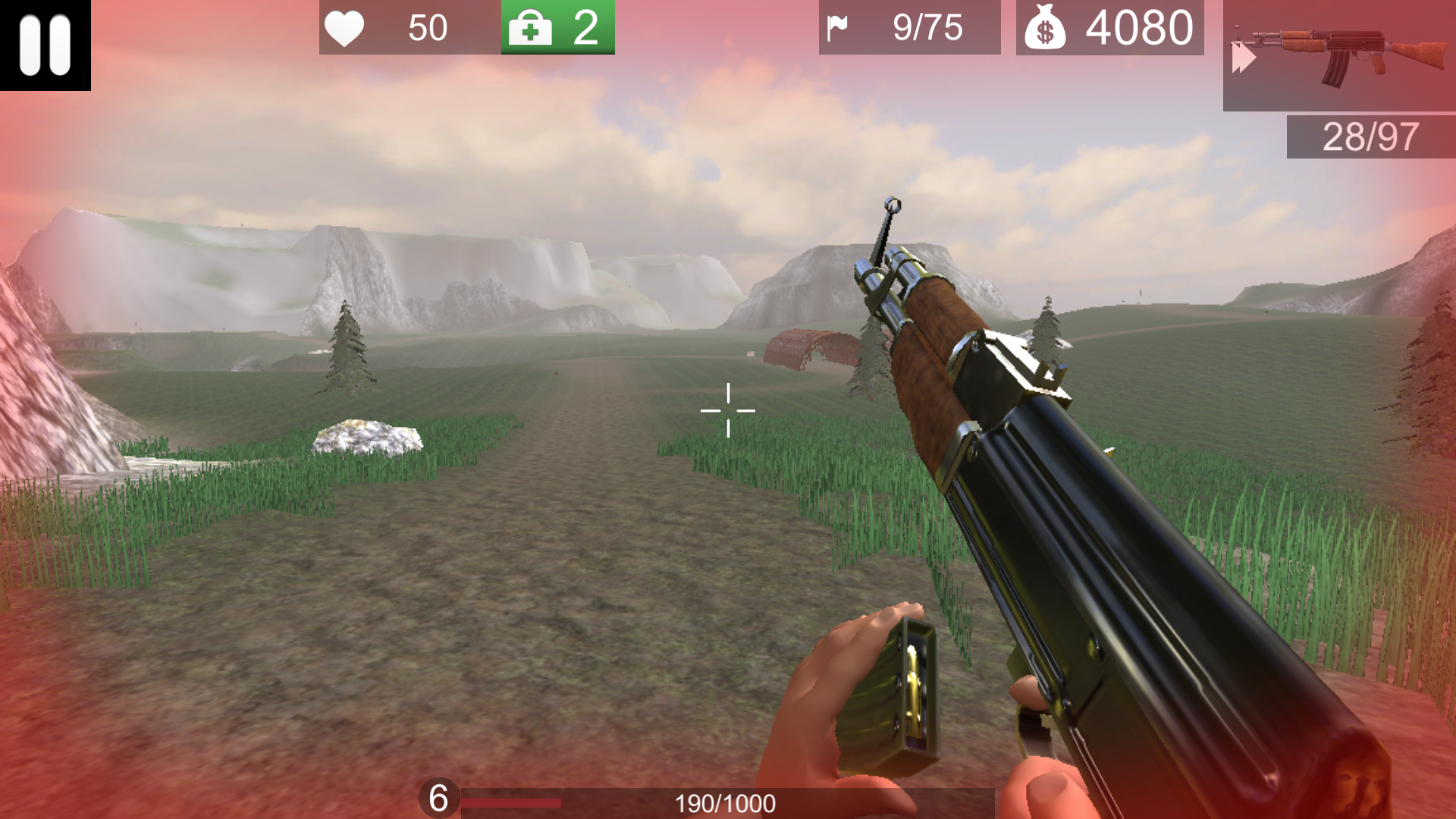Open the kills progress showing 9/75

[x=927, y=28]
